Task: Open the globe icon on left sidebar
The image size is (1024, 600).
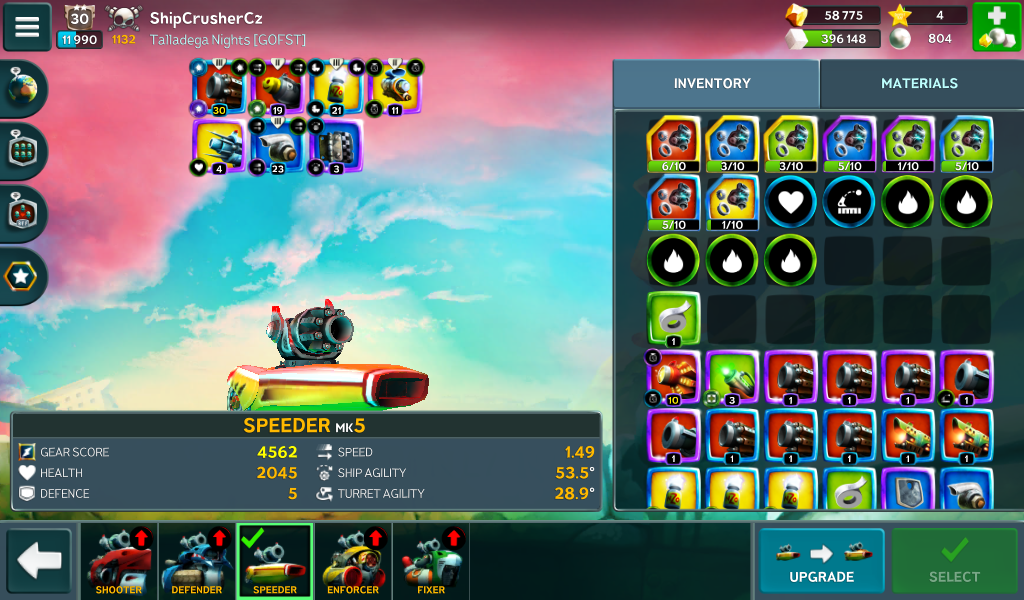Action: point(22,89)
